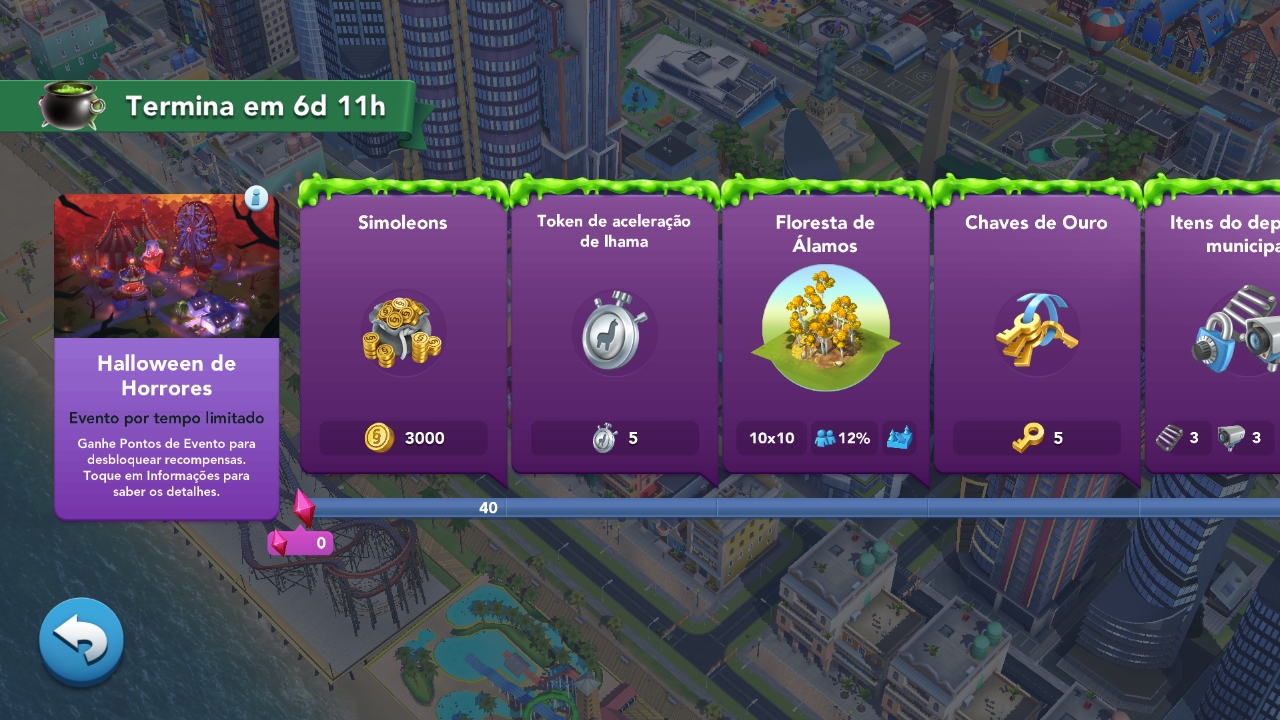The width and height of the screenshot is (1280, 720).
Task: Tap the Halloween de Horrores event thumbnail
Action: (166, 266)
